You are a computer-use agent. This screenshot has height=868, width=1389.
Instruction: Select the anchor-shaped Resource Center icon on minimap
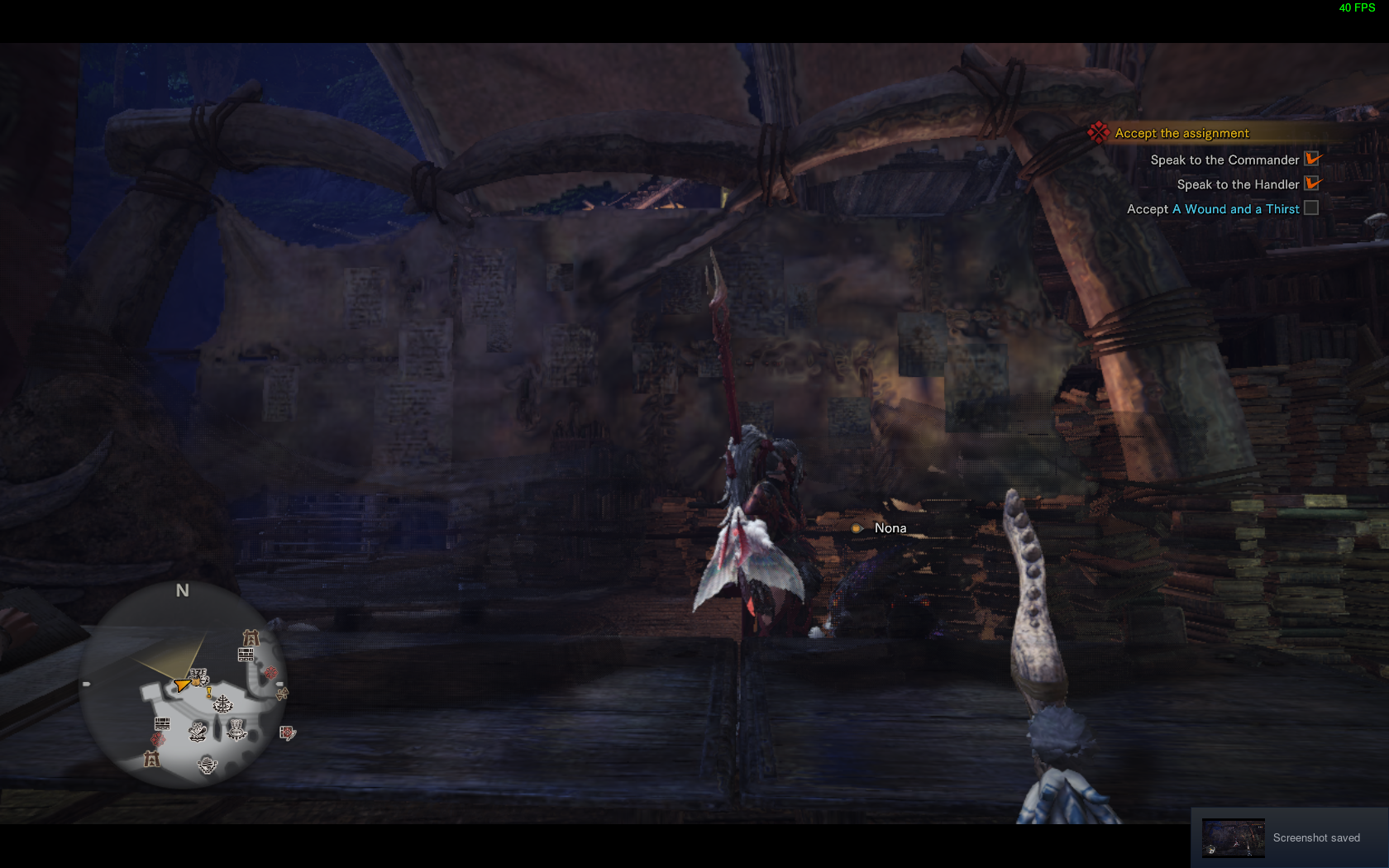click(222, 704)
